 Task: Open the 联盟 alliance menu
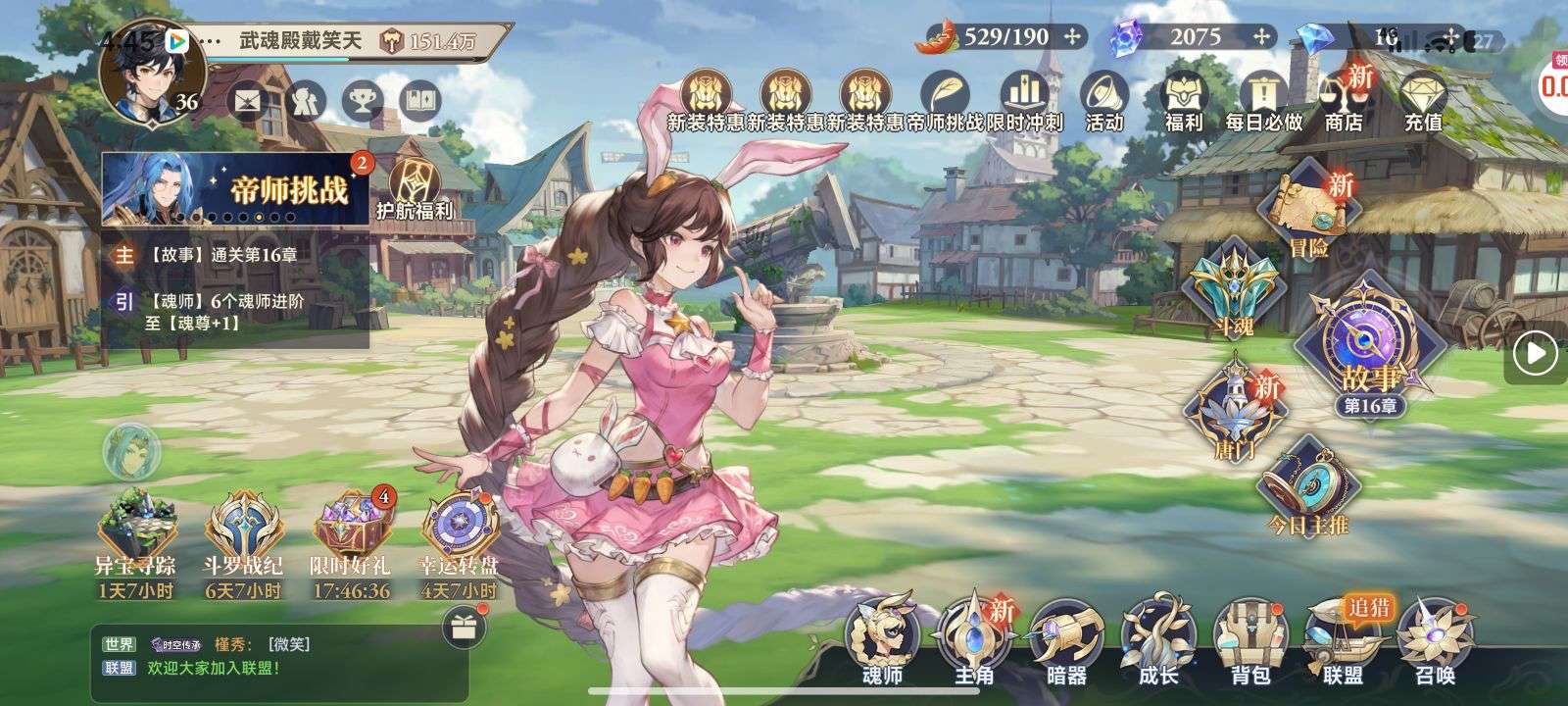[x=1344, y=637]
